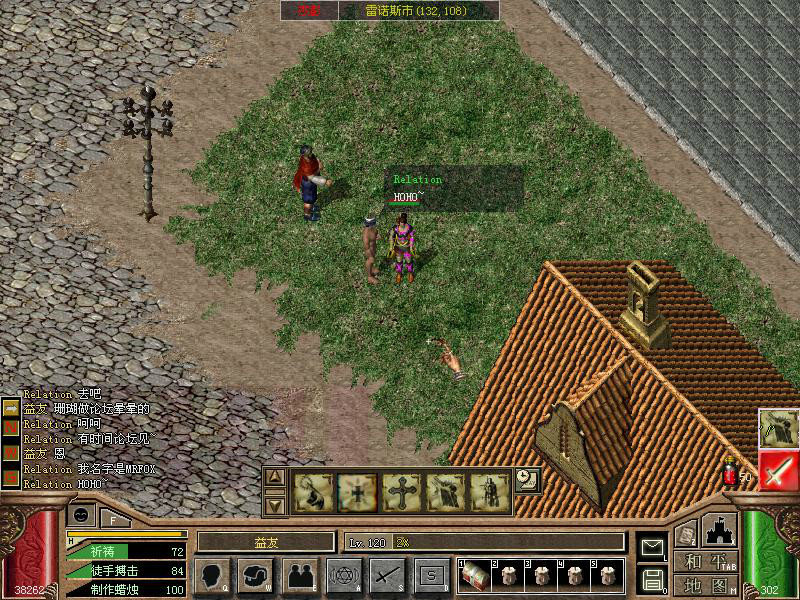Activate the cross skill in the skill bar
800x600 pixels.
[x=402, y=492]
